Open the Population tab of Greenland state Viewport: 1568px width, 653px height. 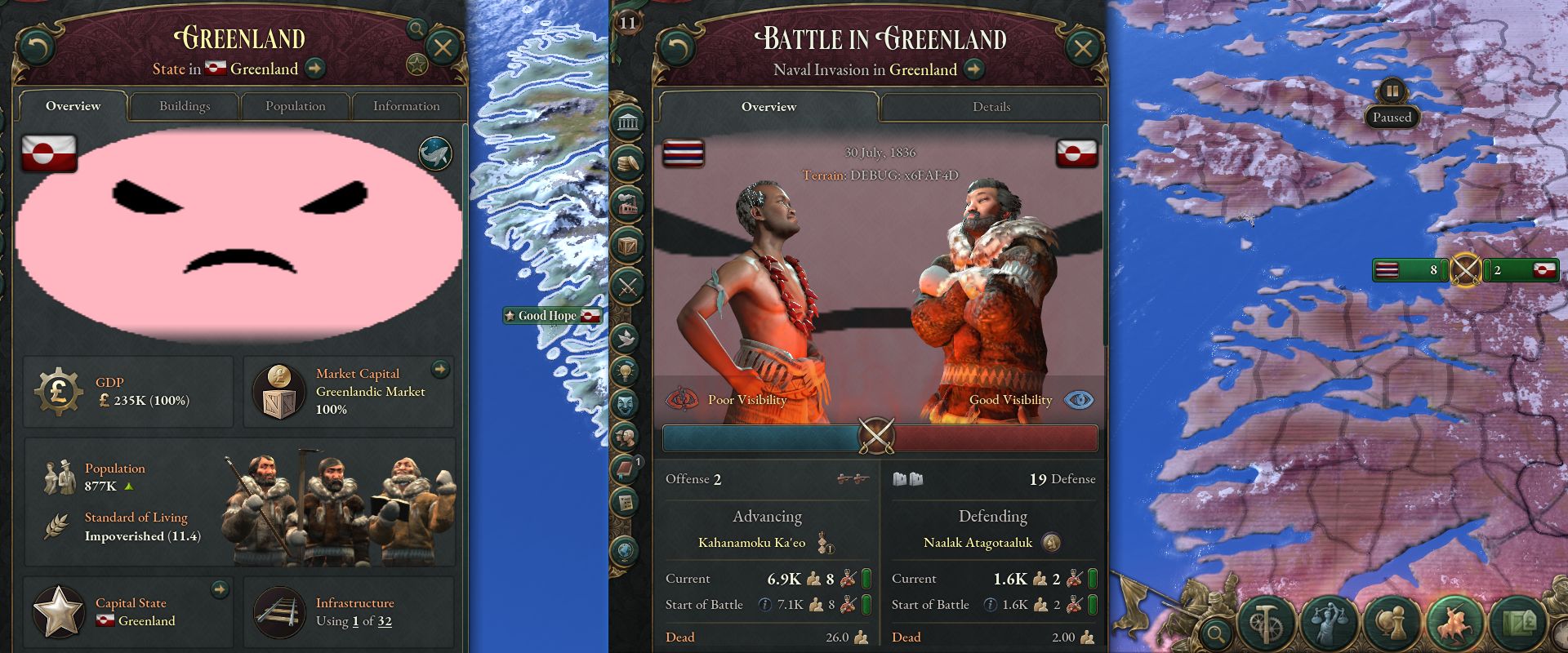[x=296, y=106]
